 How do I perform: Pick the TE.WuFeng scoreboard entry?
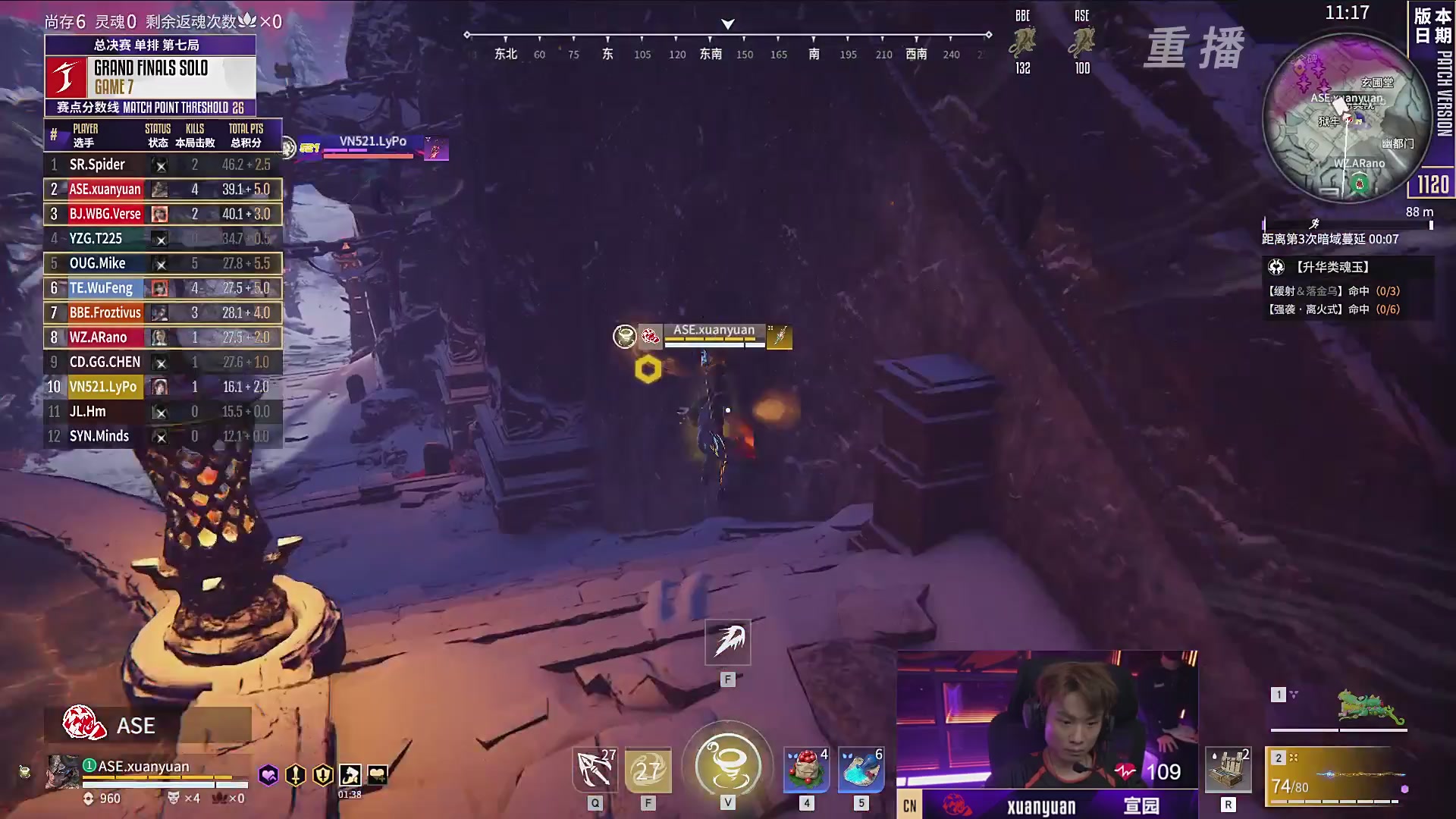click(x=162, y=288)
